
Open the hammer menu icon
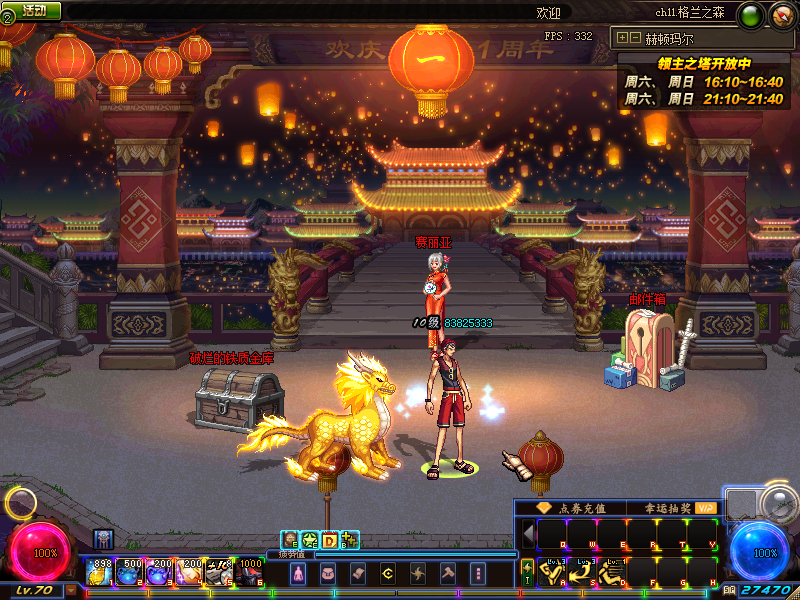pos(447,573)
